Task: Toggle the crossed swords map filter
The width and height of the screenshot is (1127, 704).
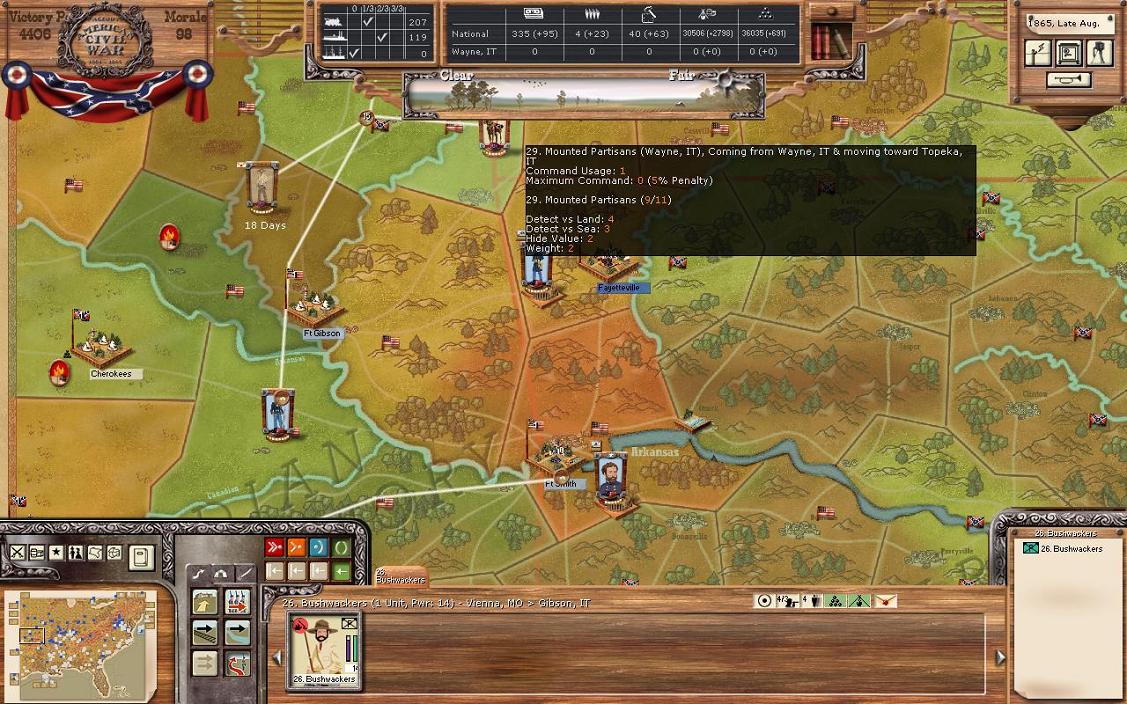Action: tap(17, 553)
